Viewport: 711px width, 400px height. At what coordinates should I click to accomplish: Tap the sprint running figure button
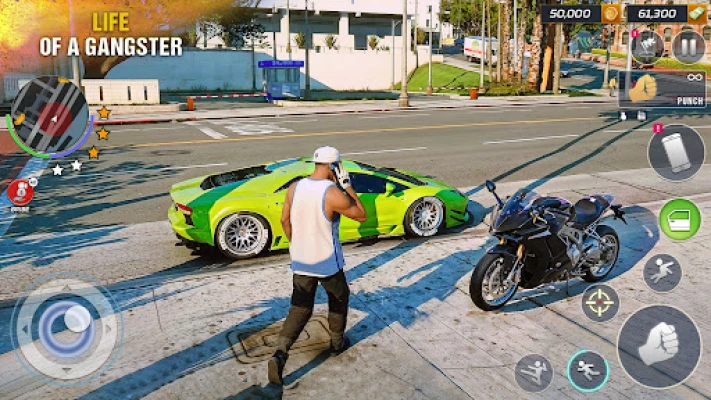click(x=588, y=370)
